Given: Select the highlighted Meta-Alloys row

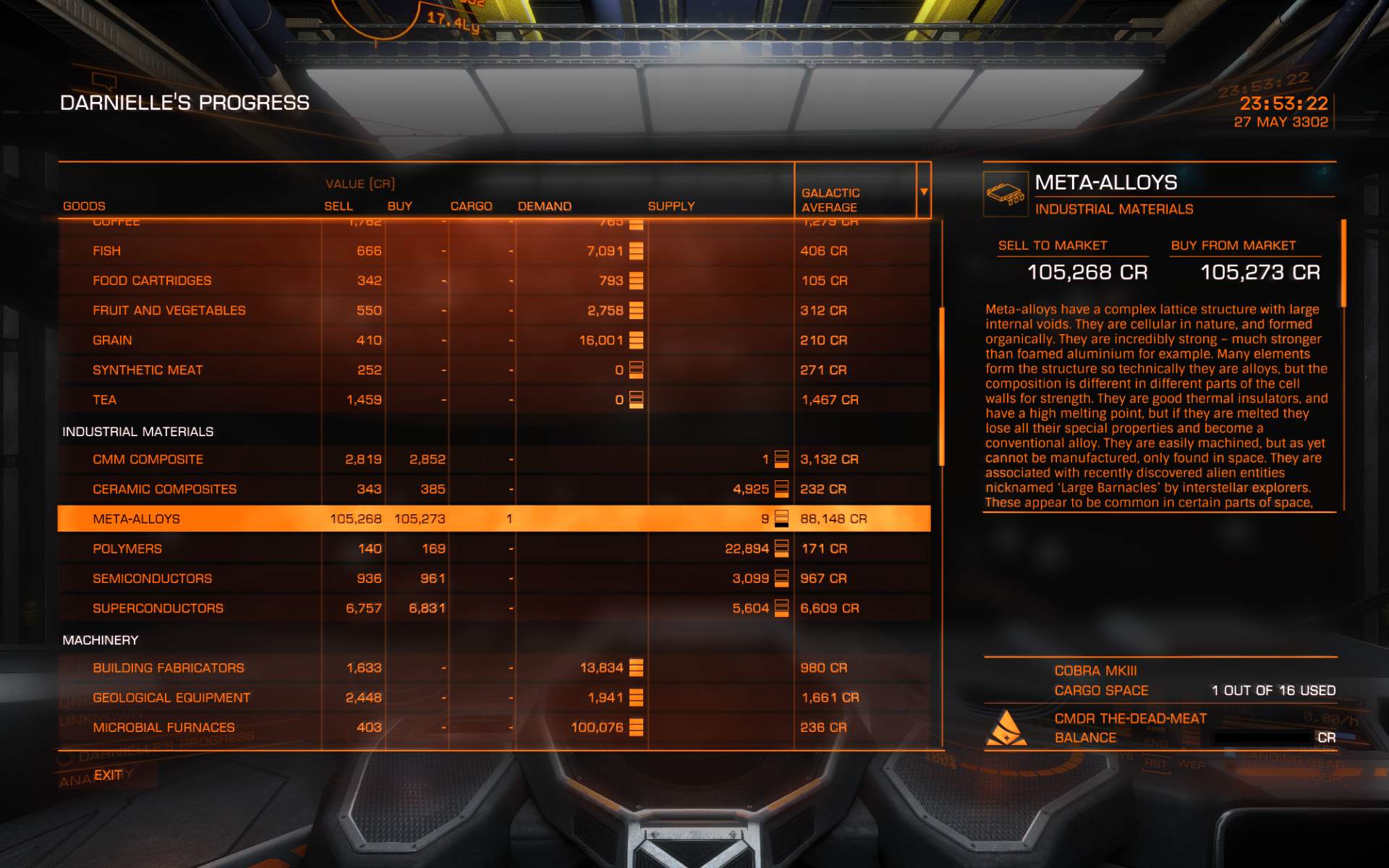Looking at the screenshot, I should click(x=136, y=519).
